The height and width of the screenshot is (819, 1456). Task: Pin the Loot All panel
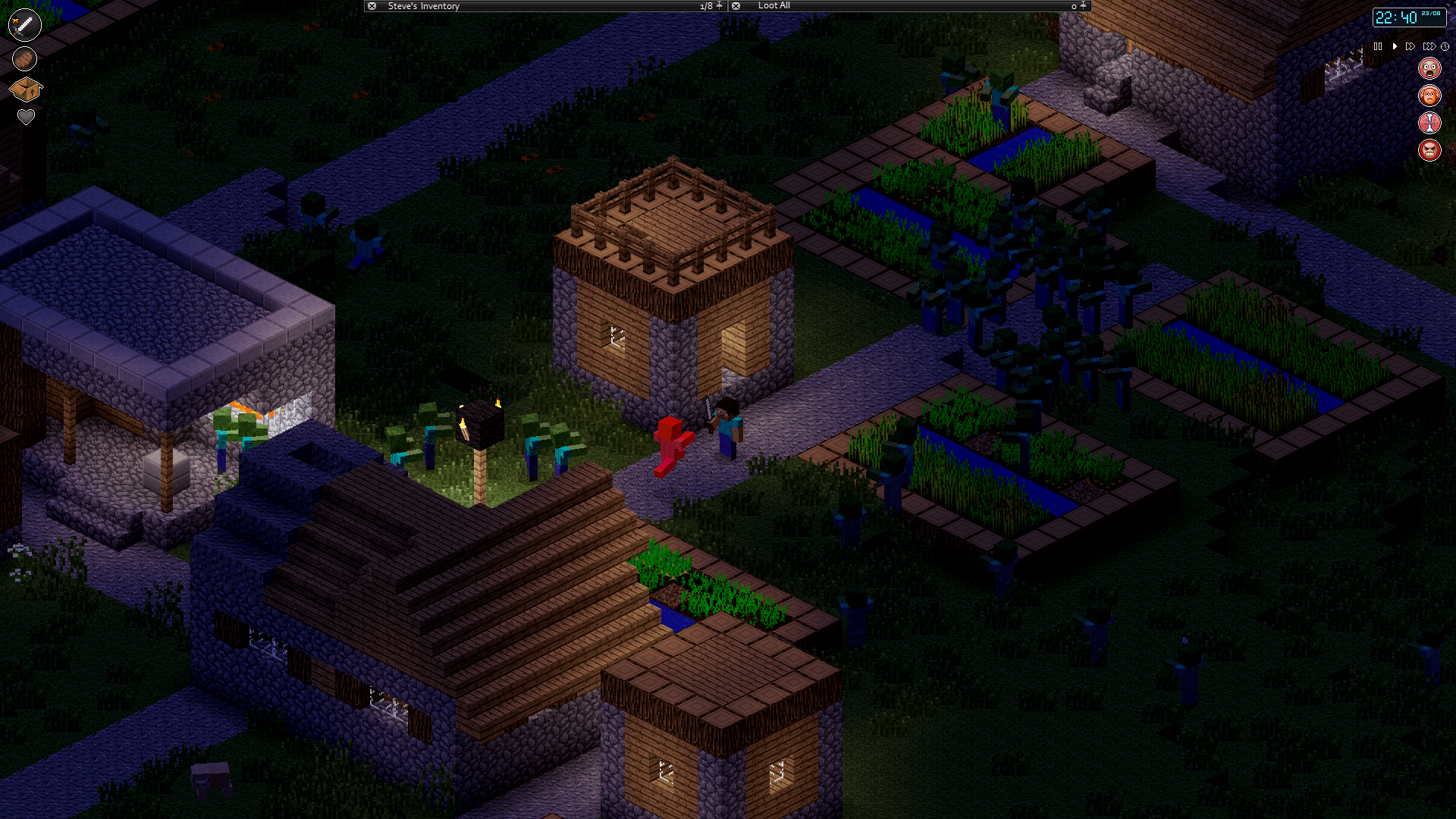[x=1082, y=5]
